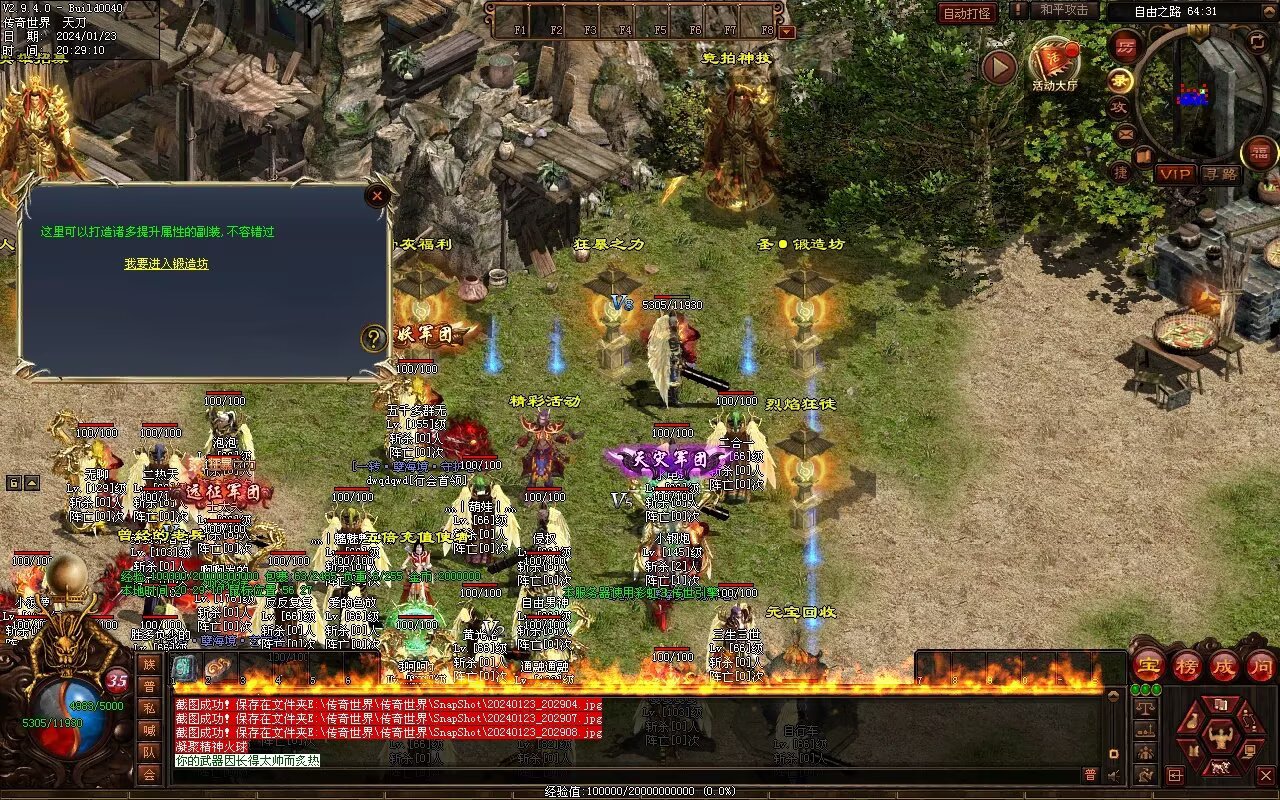This screenshot has width=1280, height=800.
Task: Click the question mark help icon in dialogue
Action: pyautogui.click(x=373, y=338)
